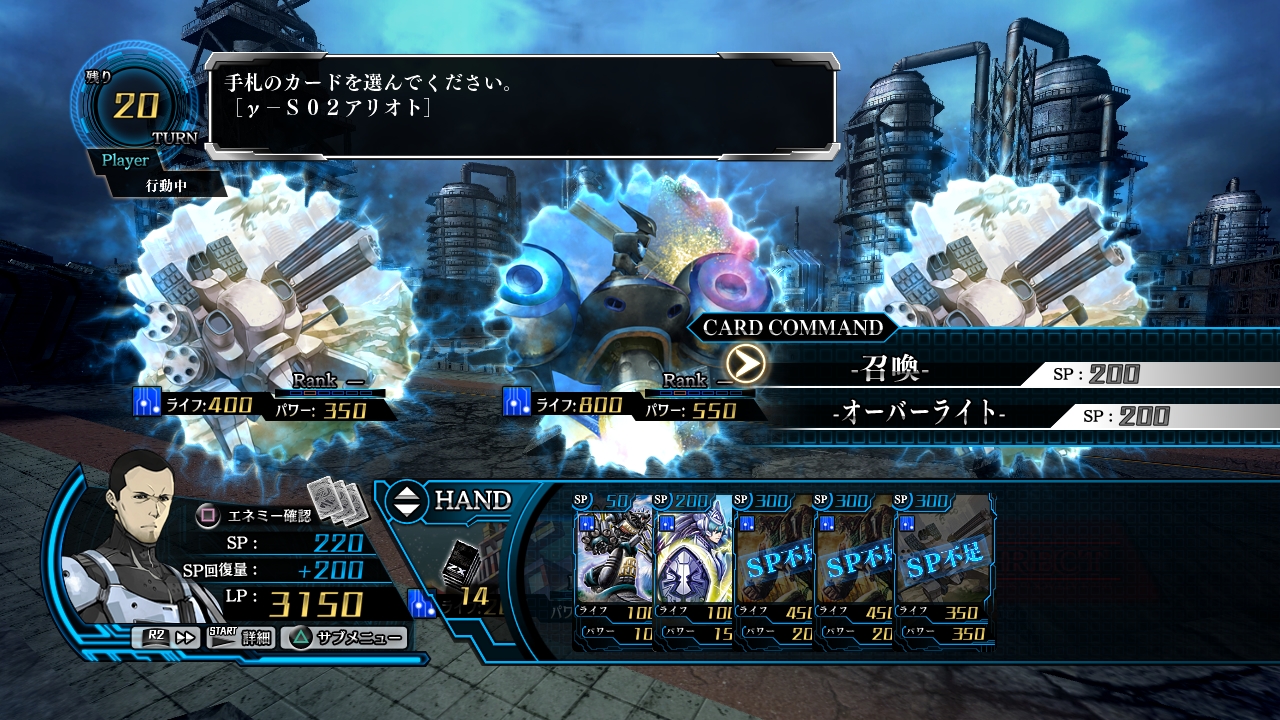Open the サブメニュー

(x=357, y=637)
